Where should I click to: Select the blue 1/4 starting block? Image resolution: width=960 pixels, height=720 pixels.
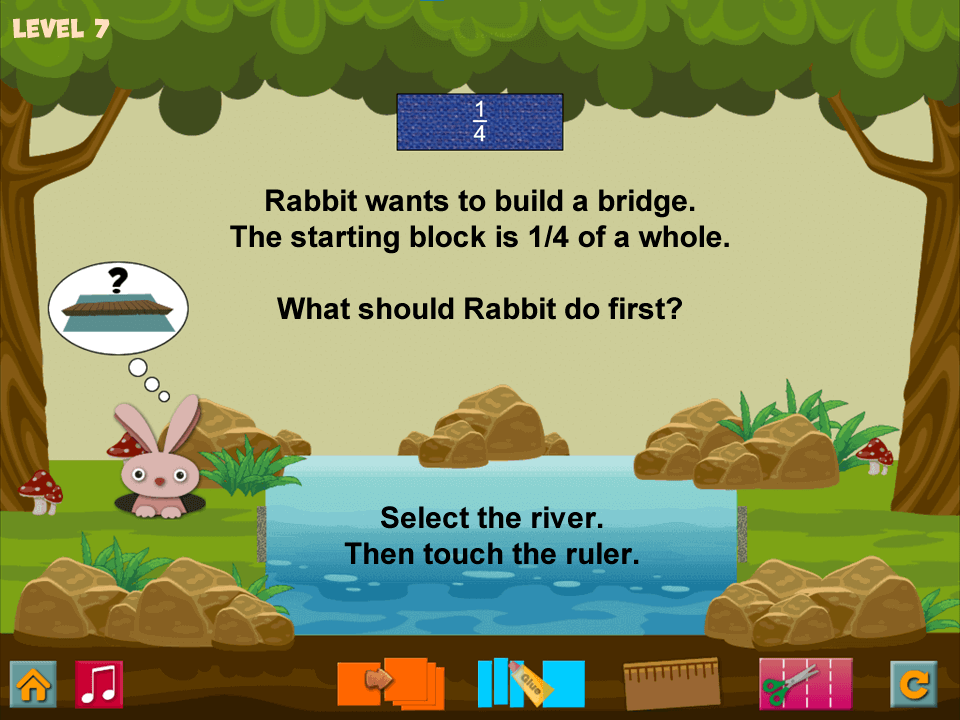click(480, 122)
